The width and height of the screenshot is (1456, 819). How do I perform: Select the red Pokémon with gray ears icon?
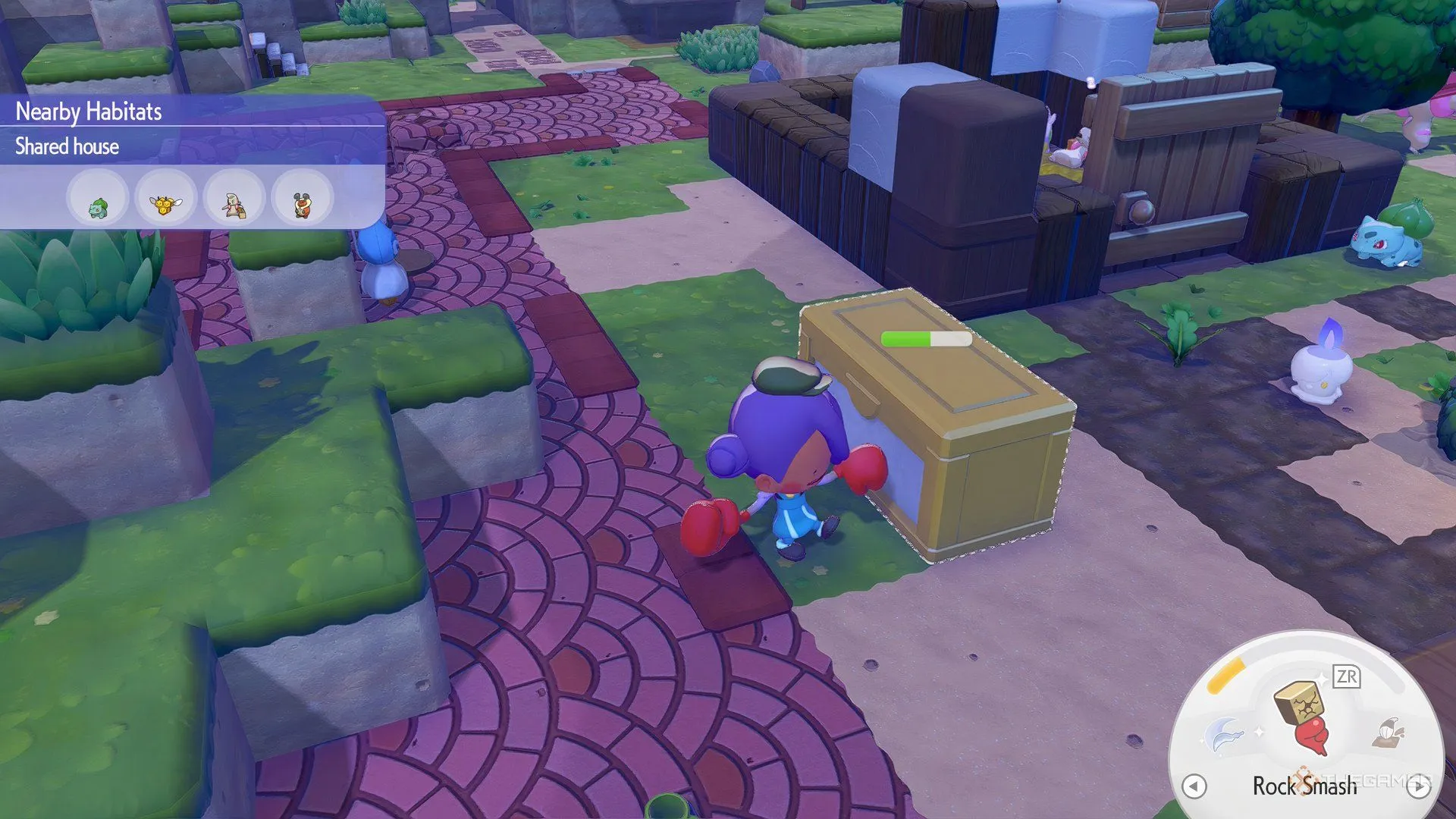pyautogui.click(x=302, y=199)
